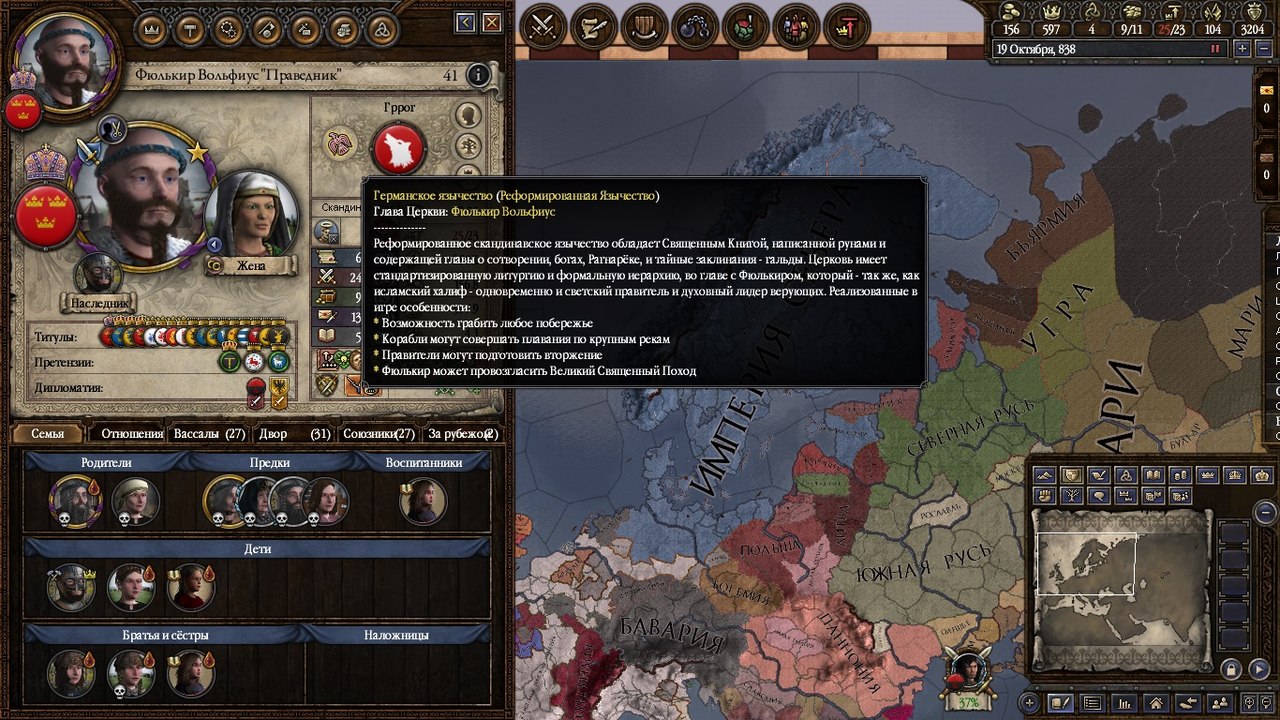Switch to the terrain map mode
Viewport: 1280px width, 720px height.
point(1045,474)
